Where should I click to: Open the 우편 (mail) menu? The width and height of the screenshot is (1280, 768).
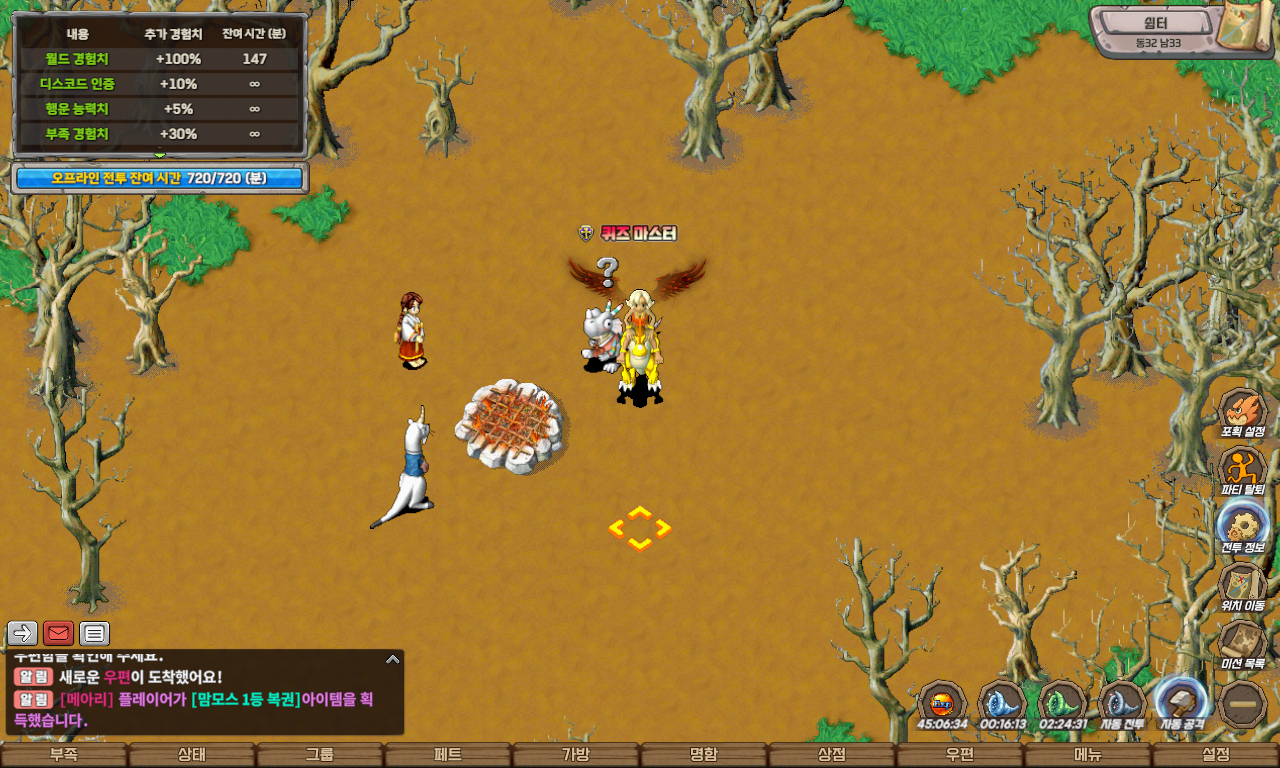point(960,755)
